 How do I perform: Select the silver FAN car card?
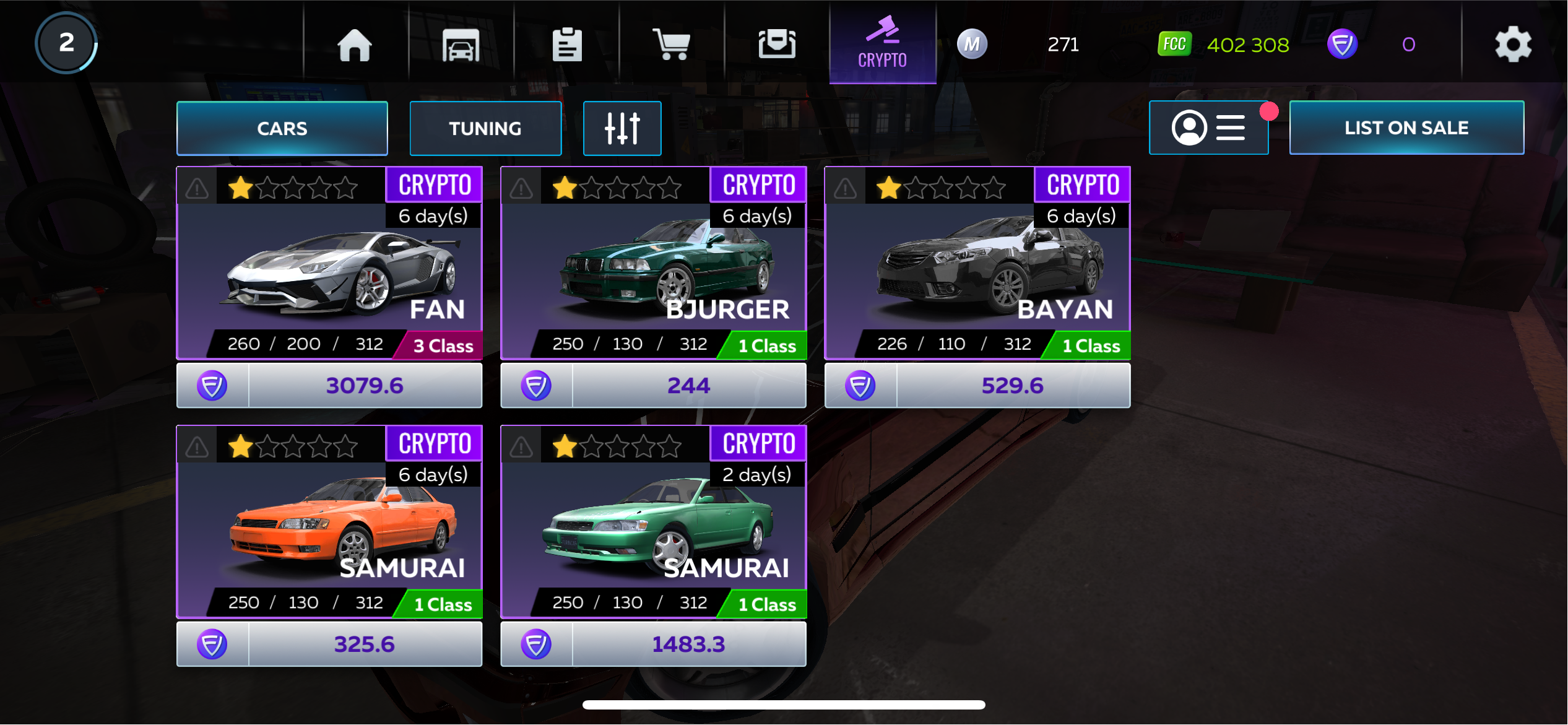pyautogui.click(x=329, y=272)
